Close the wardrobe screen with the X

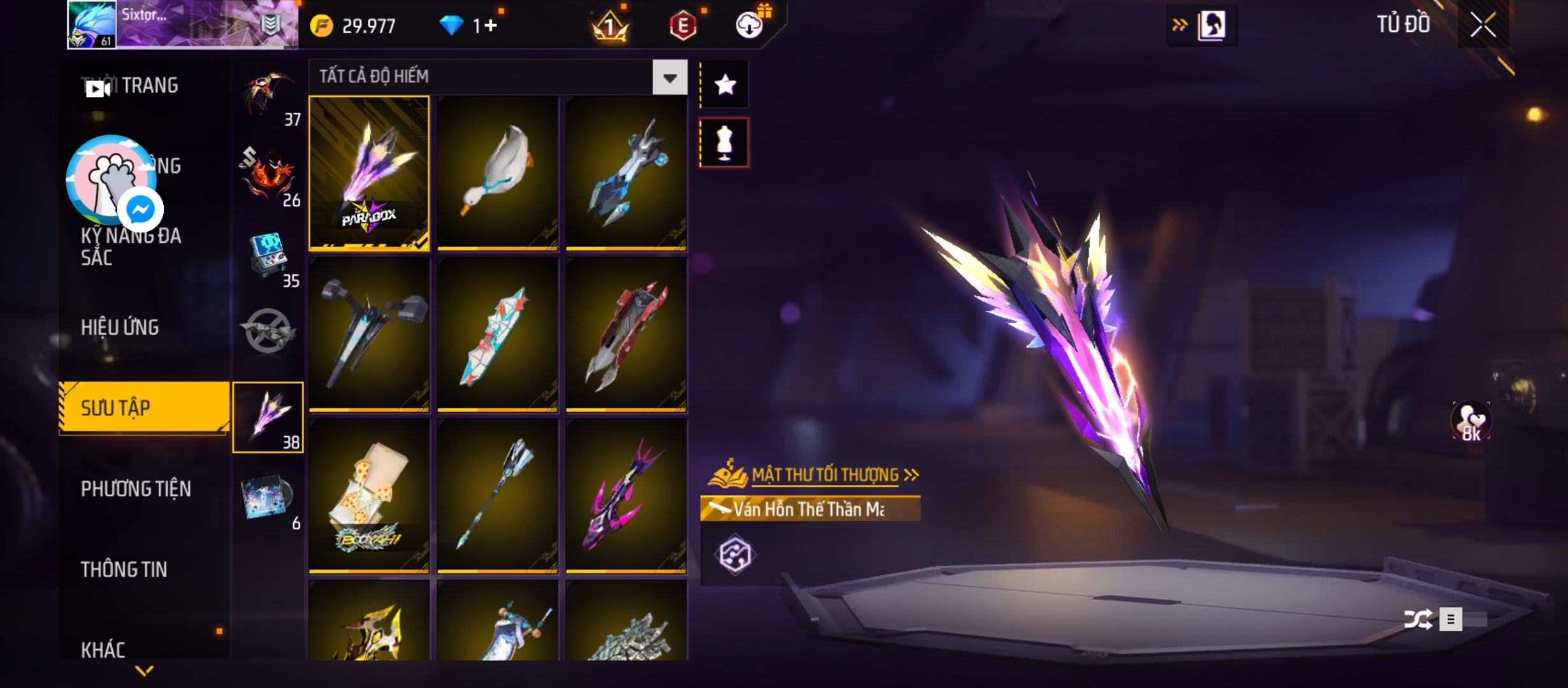point(1483,25)
